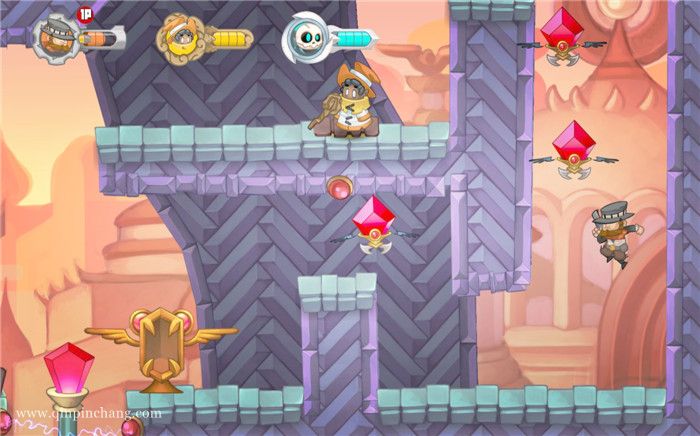Click the yellow-hooded character portrait
Screen dimensions: 700x436
(177, 38)
